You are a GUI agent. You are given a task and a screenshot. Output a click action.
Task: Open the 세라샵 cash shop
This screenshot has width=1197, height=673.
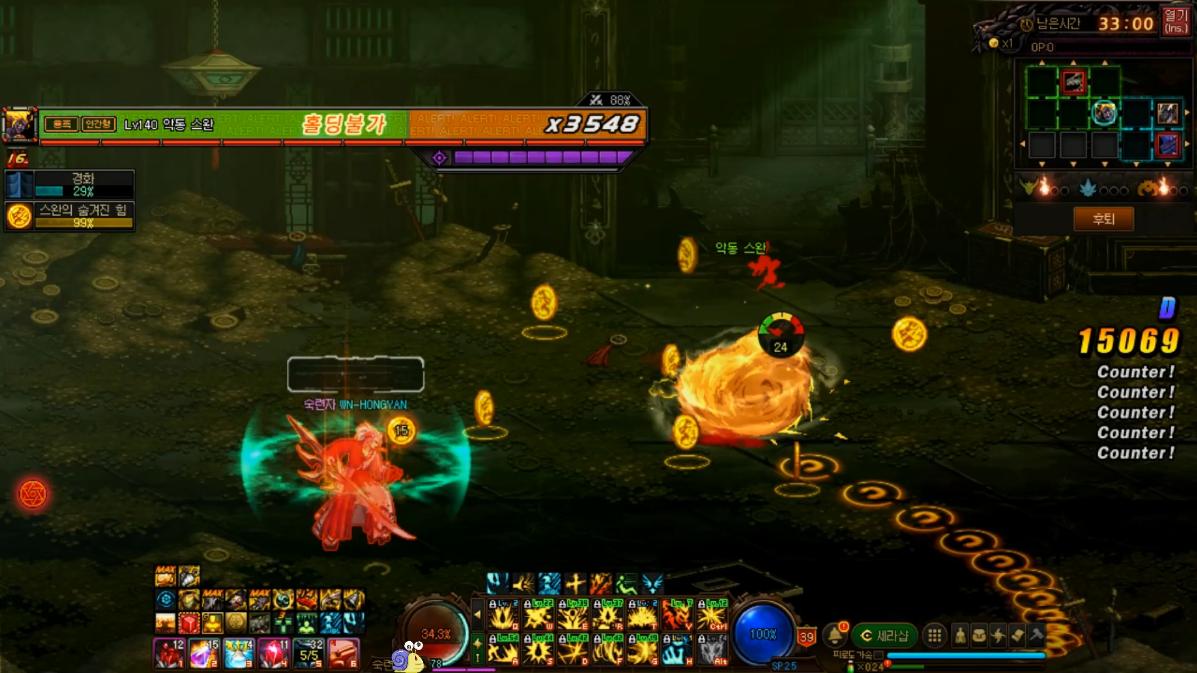pyautogui.click(x=885, y=636)
